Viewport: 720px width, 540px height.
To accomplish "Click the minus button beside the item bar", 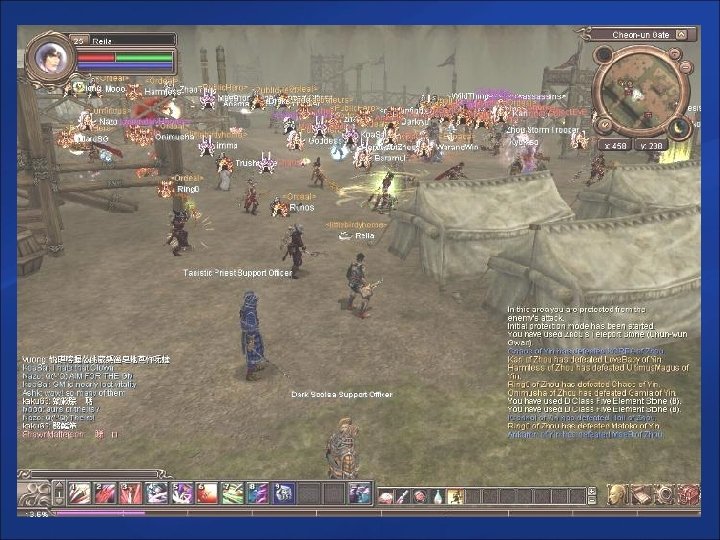I will pyautogui.click(x=592, y=500).
